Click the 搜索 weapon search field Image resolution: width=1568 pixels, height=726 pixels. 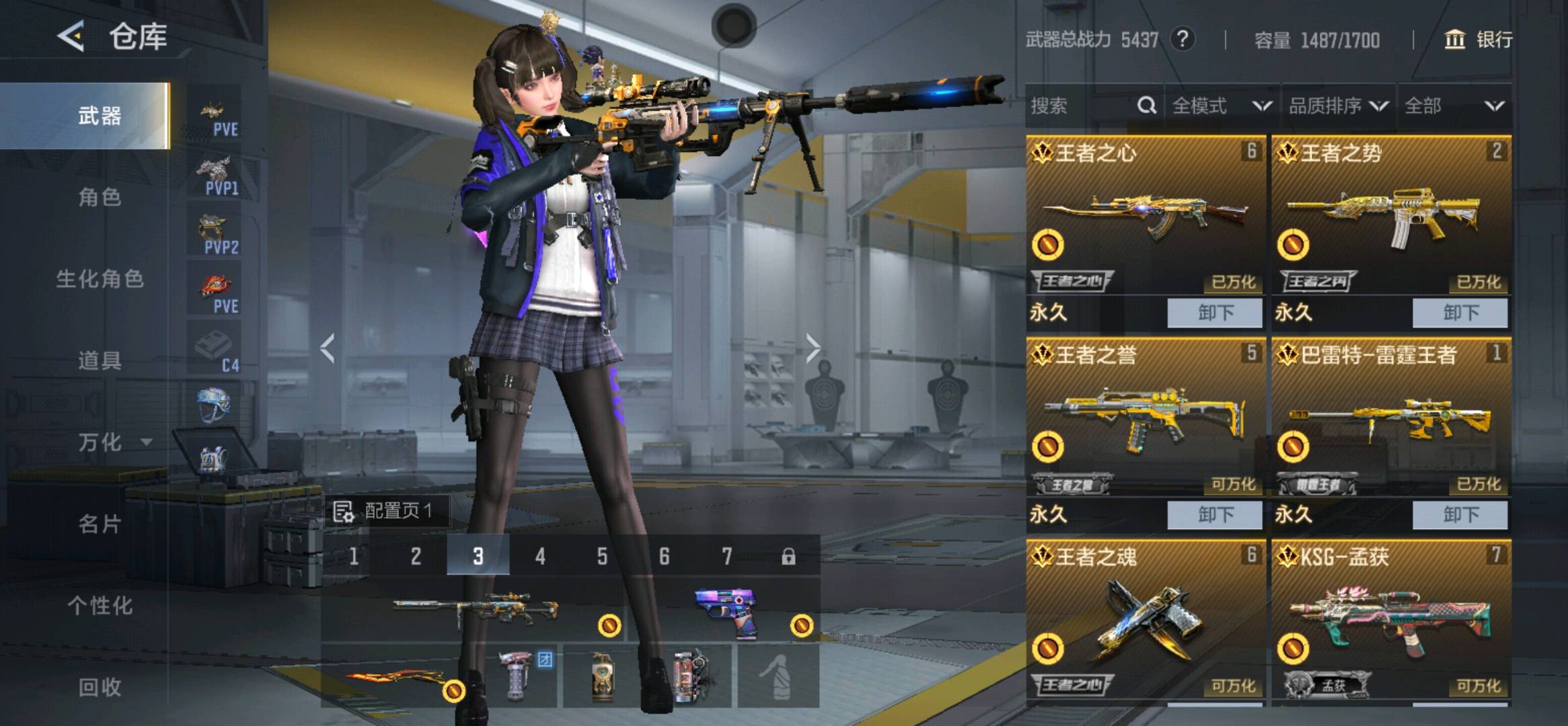1080,106
